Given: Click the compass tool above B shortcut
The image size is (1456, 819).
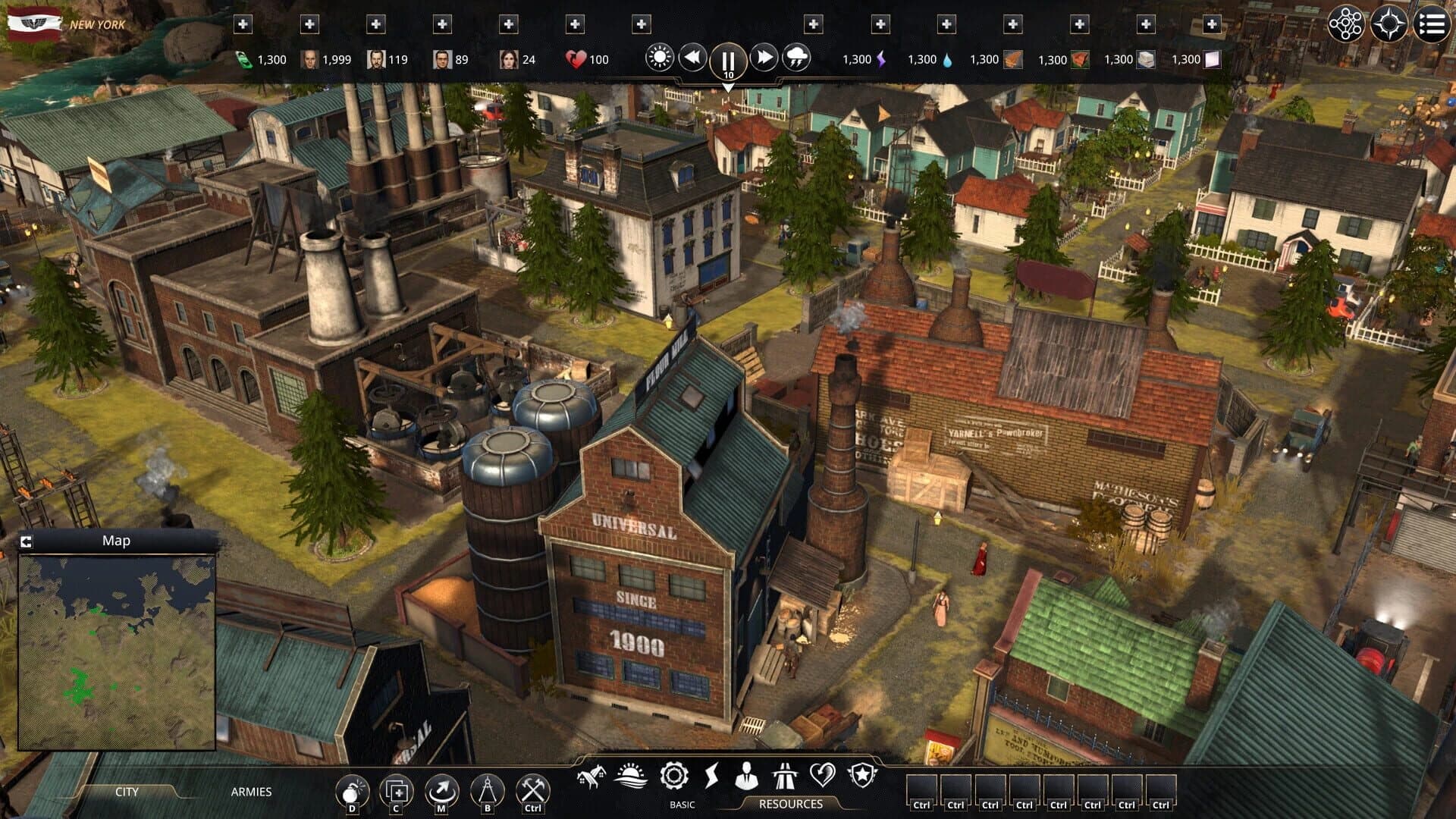Looking at the screenshot, I should pyautogui.click(x=487, y=790).
